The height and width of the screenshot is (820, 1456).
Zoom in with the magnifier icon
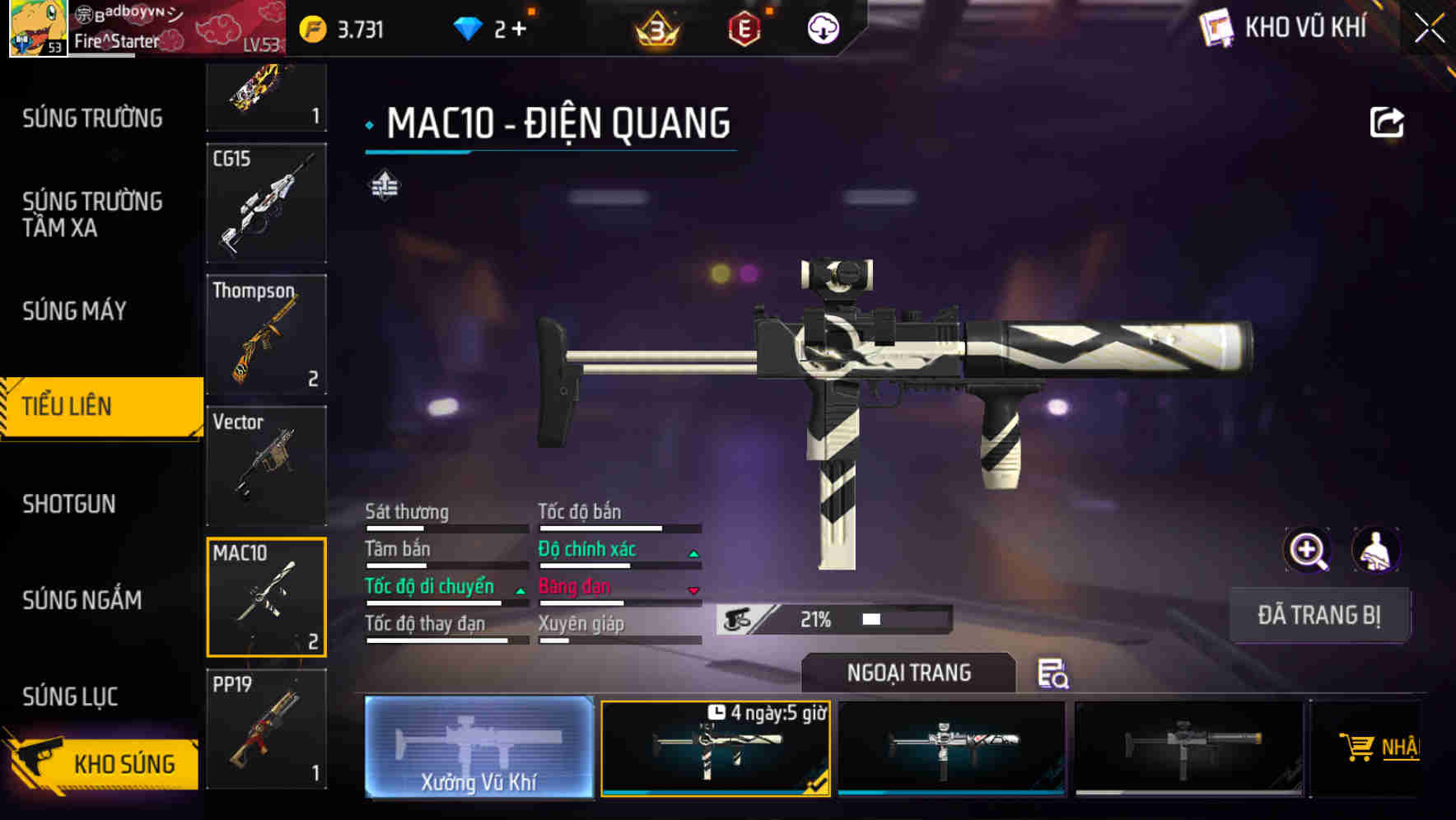[1307, 550]
